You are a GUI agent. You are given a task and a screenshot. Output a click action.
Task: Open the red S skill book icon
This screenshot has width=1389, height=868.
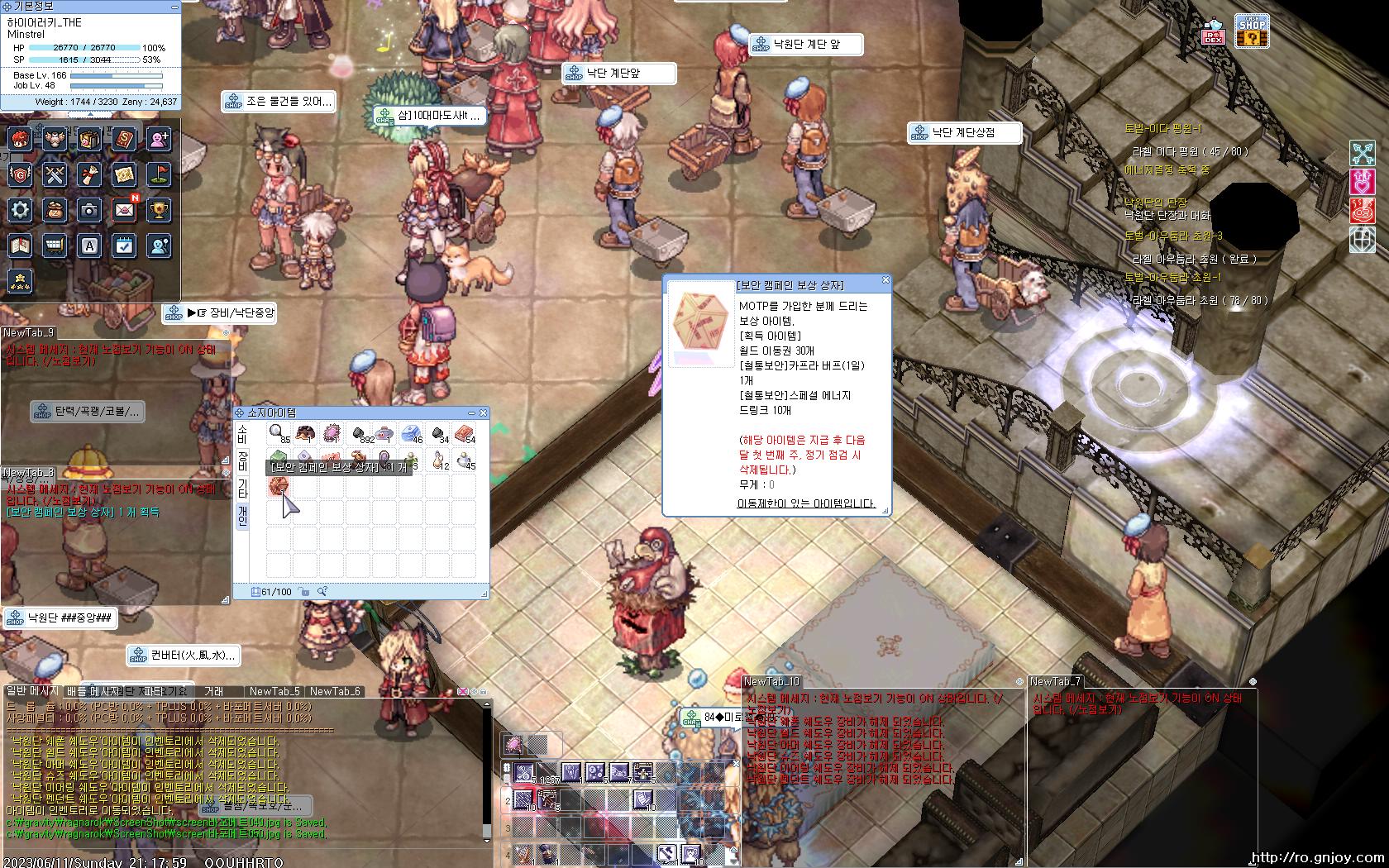(124, 139)
